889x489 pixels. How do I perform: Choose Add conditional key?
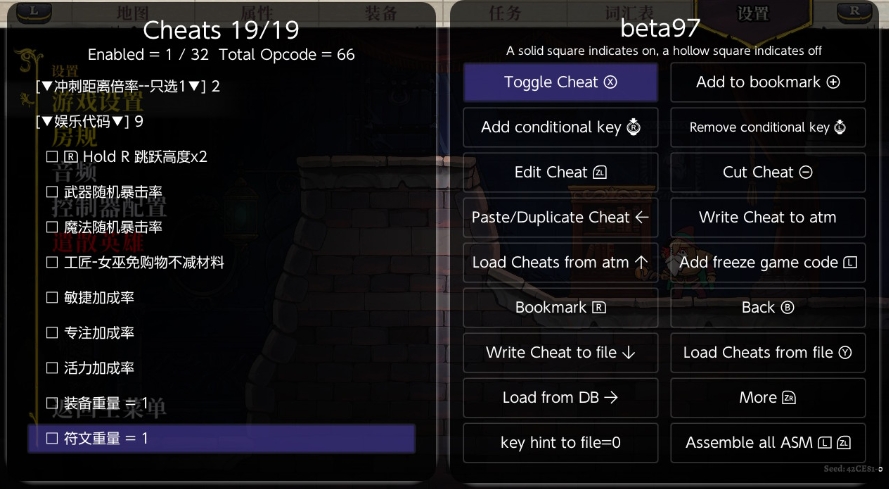point(560,127)
